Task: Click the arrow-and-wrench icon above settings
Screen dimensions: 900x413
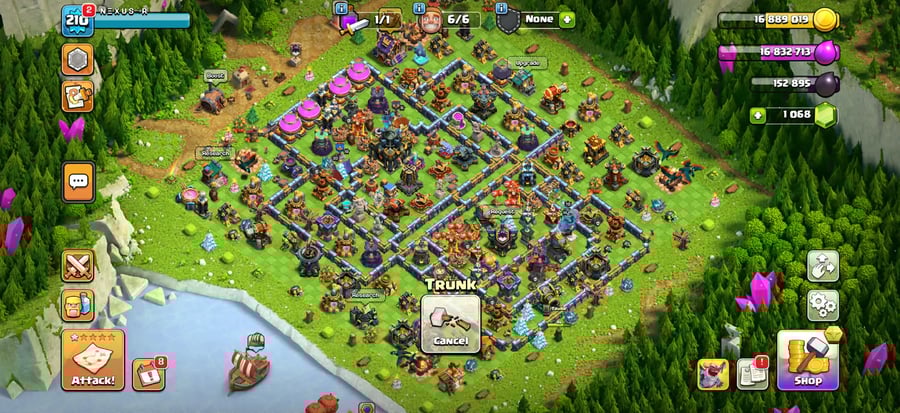Action: [822, 265]
